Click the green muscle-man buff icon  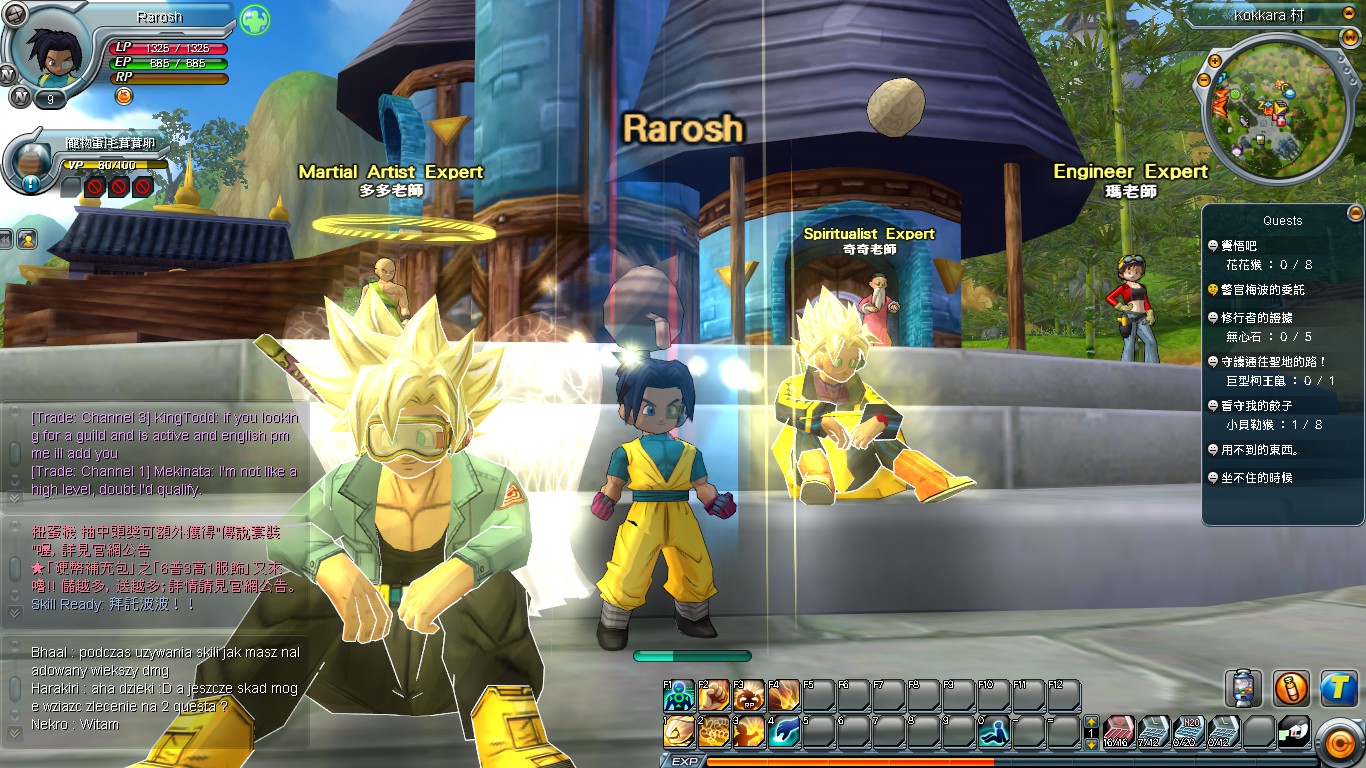click(255, 19)
